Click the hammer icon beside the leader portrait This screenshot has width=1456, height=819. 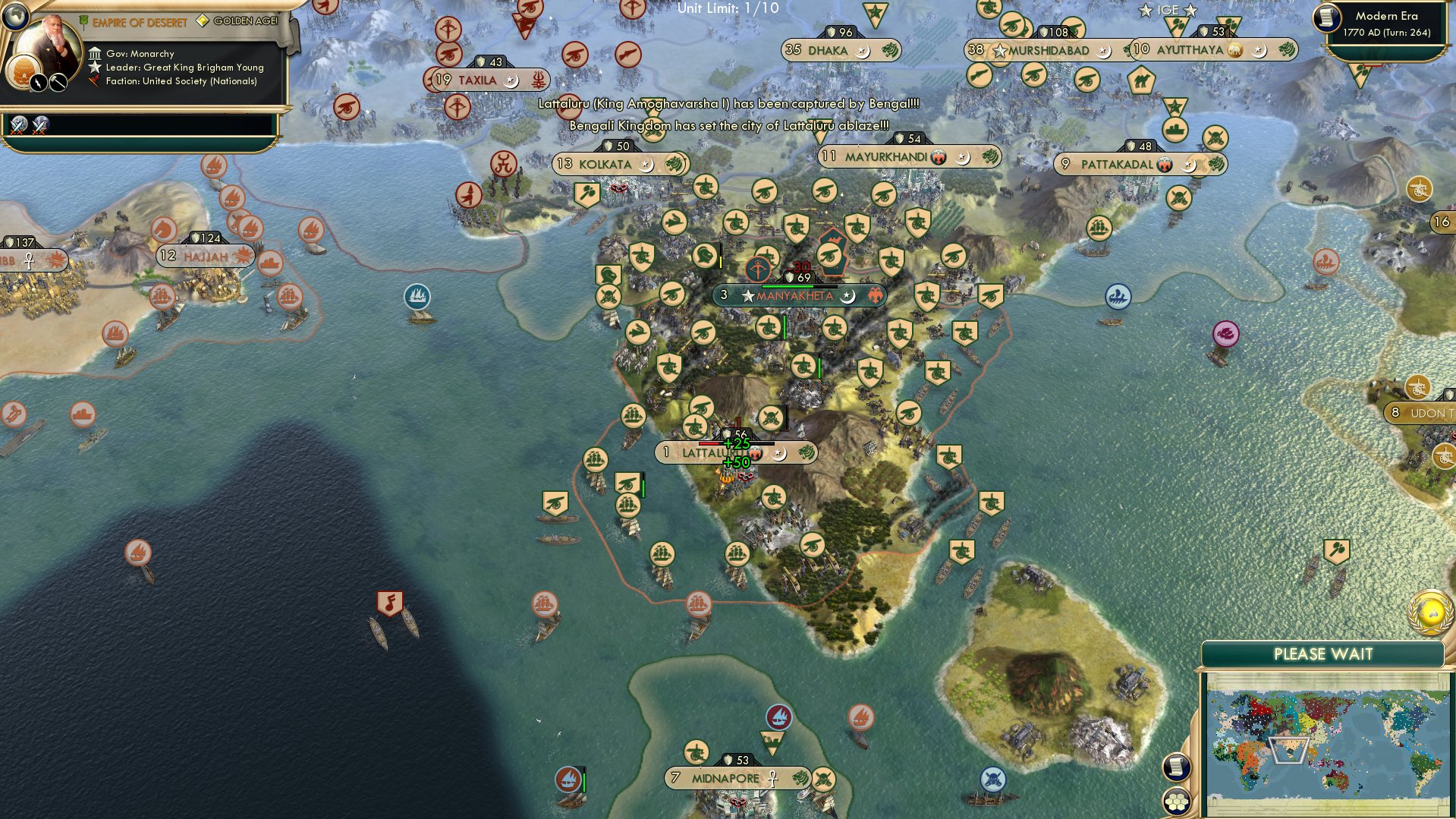coord(58,83)
